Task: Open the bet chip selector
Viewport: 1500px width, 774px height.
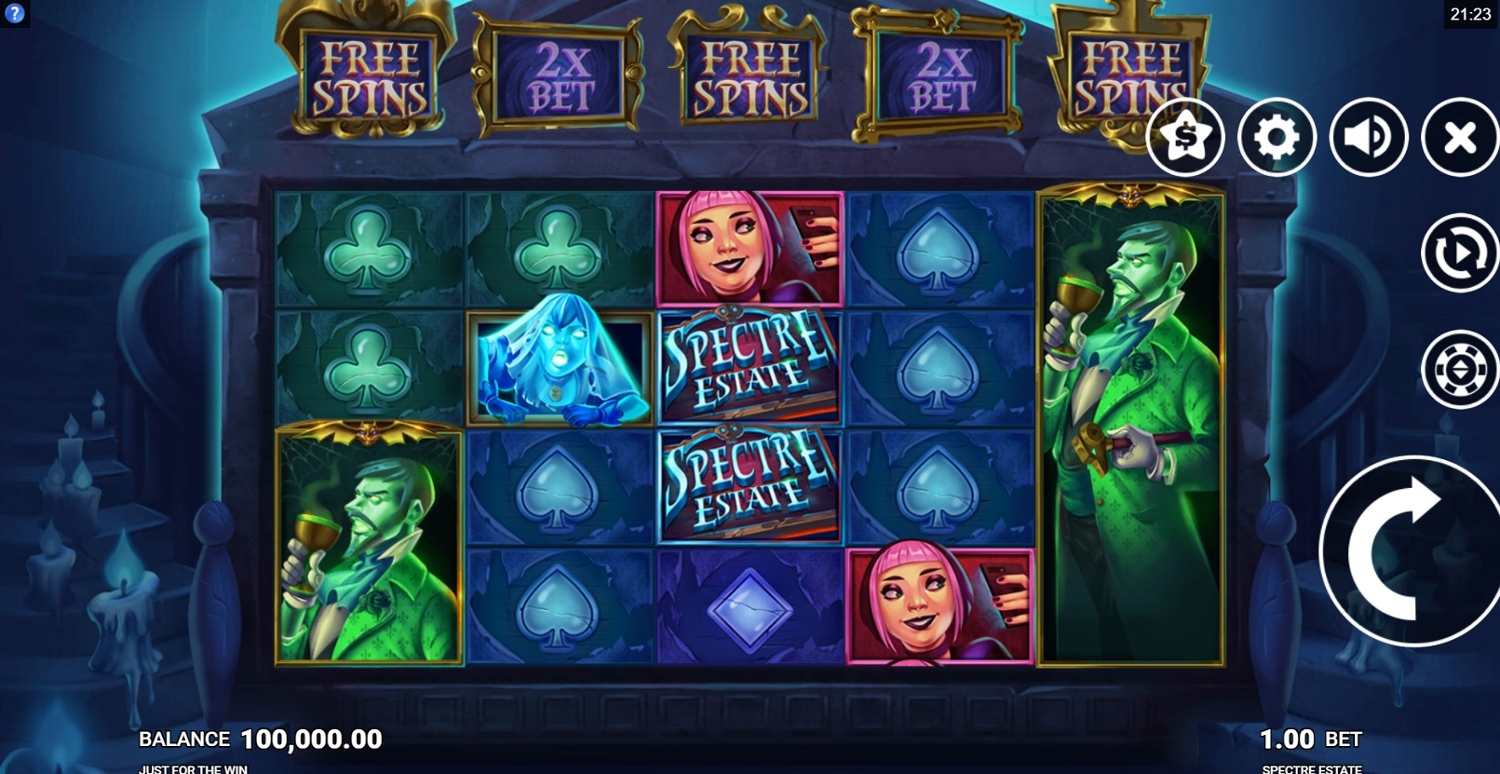Action: 1459,369
